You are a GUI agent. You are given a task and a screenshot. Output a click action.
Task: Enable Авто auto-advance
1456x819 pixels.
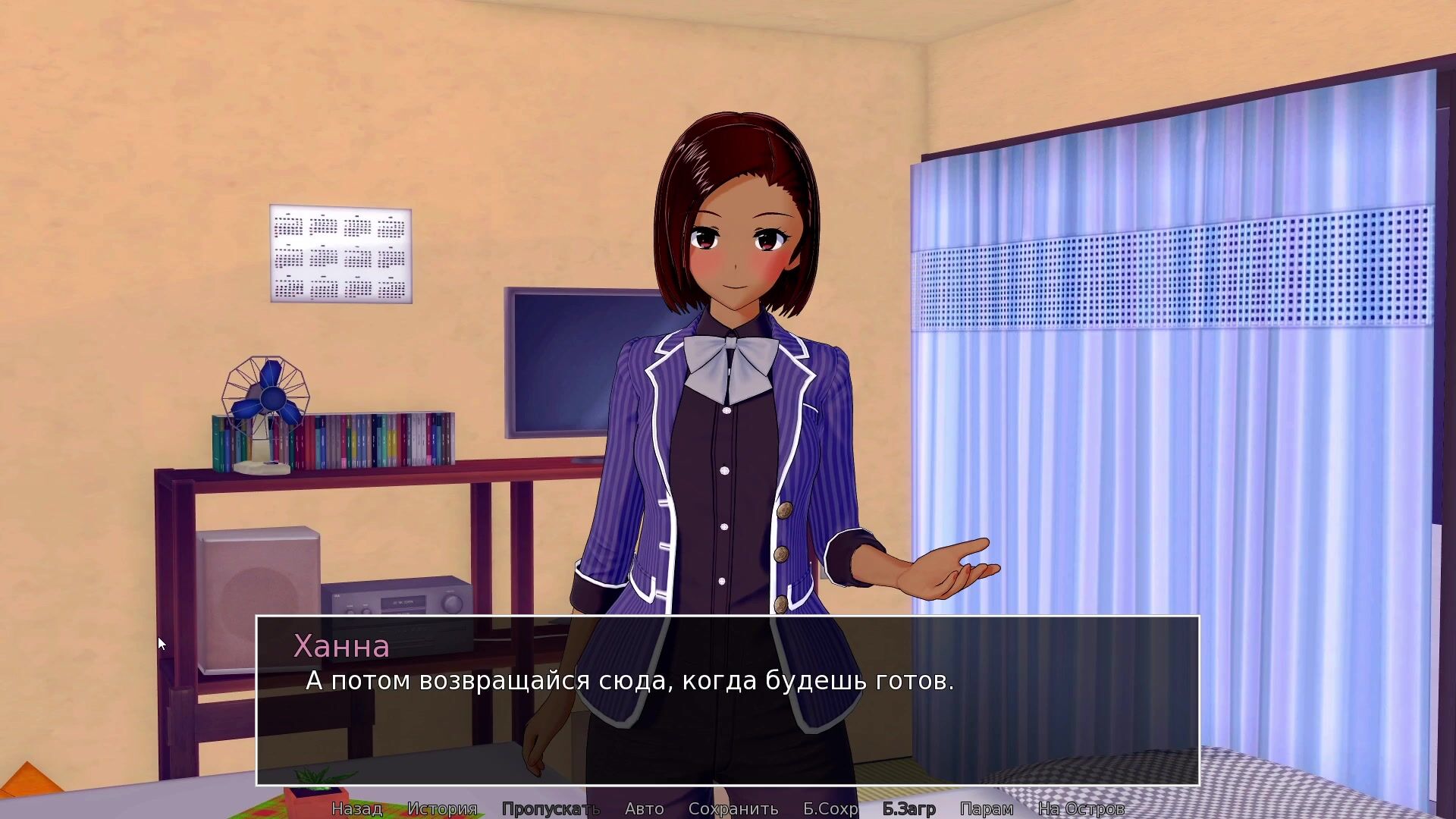pyautogui.click(x=644, y=809)
